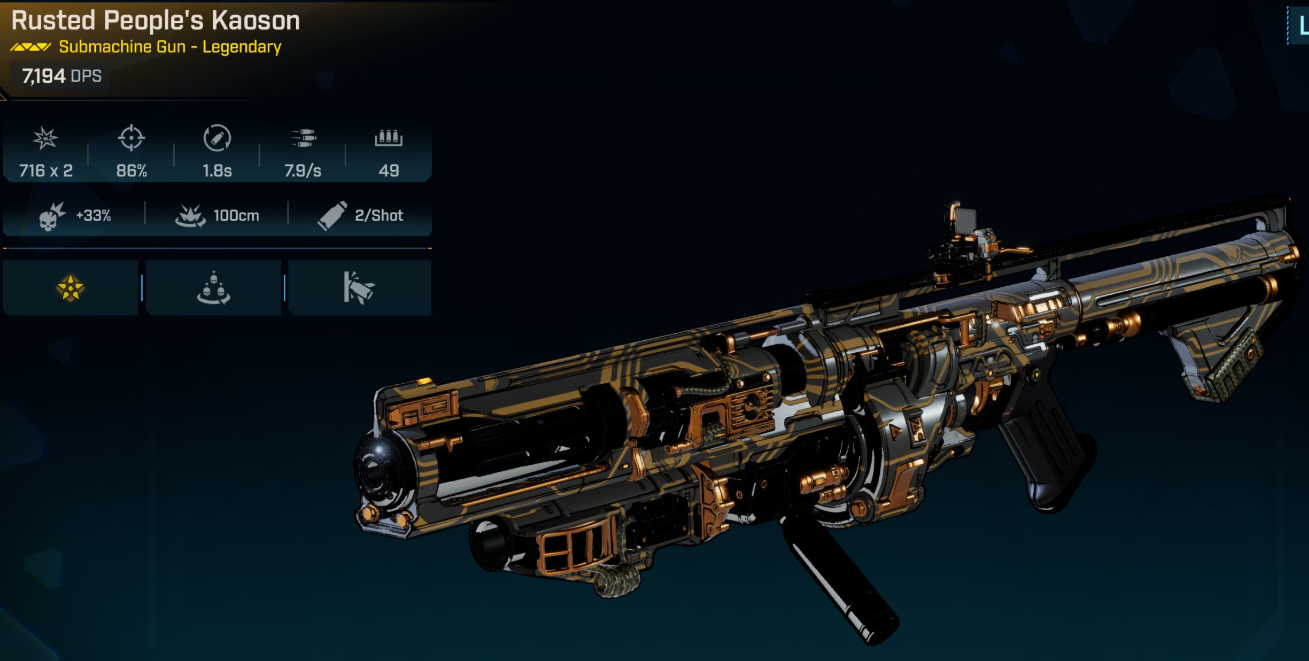Choose the ricocheting bullet perk tile
The height and width of the screenshot is (661, 1309).
(359, 289)
